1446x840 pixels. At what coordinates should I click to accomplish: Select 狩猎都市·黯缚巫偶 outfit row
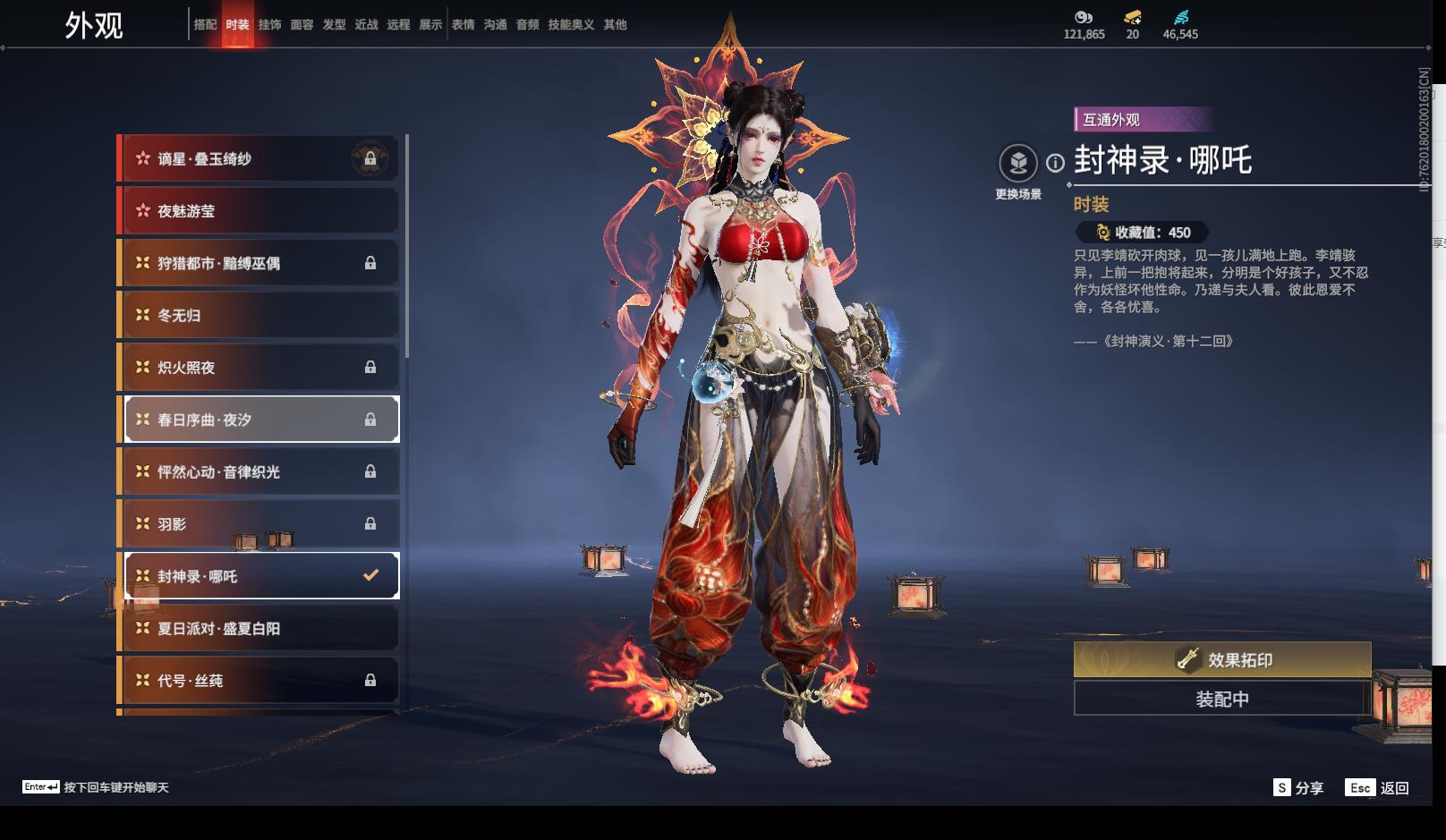tap(259, 263)
